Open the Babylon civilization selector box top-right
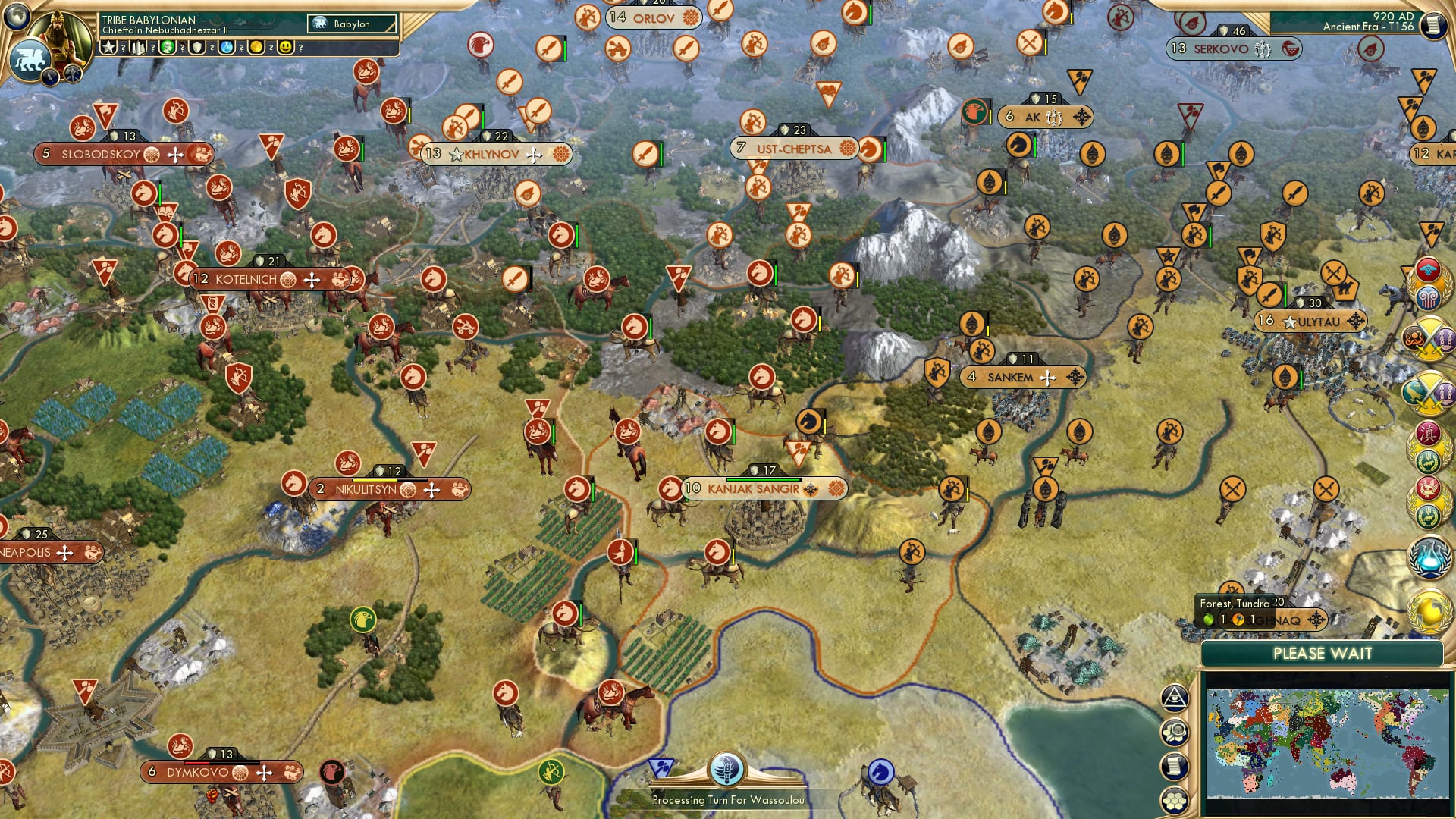The image size is (1456, 819). click(x=351, y=24)
